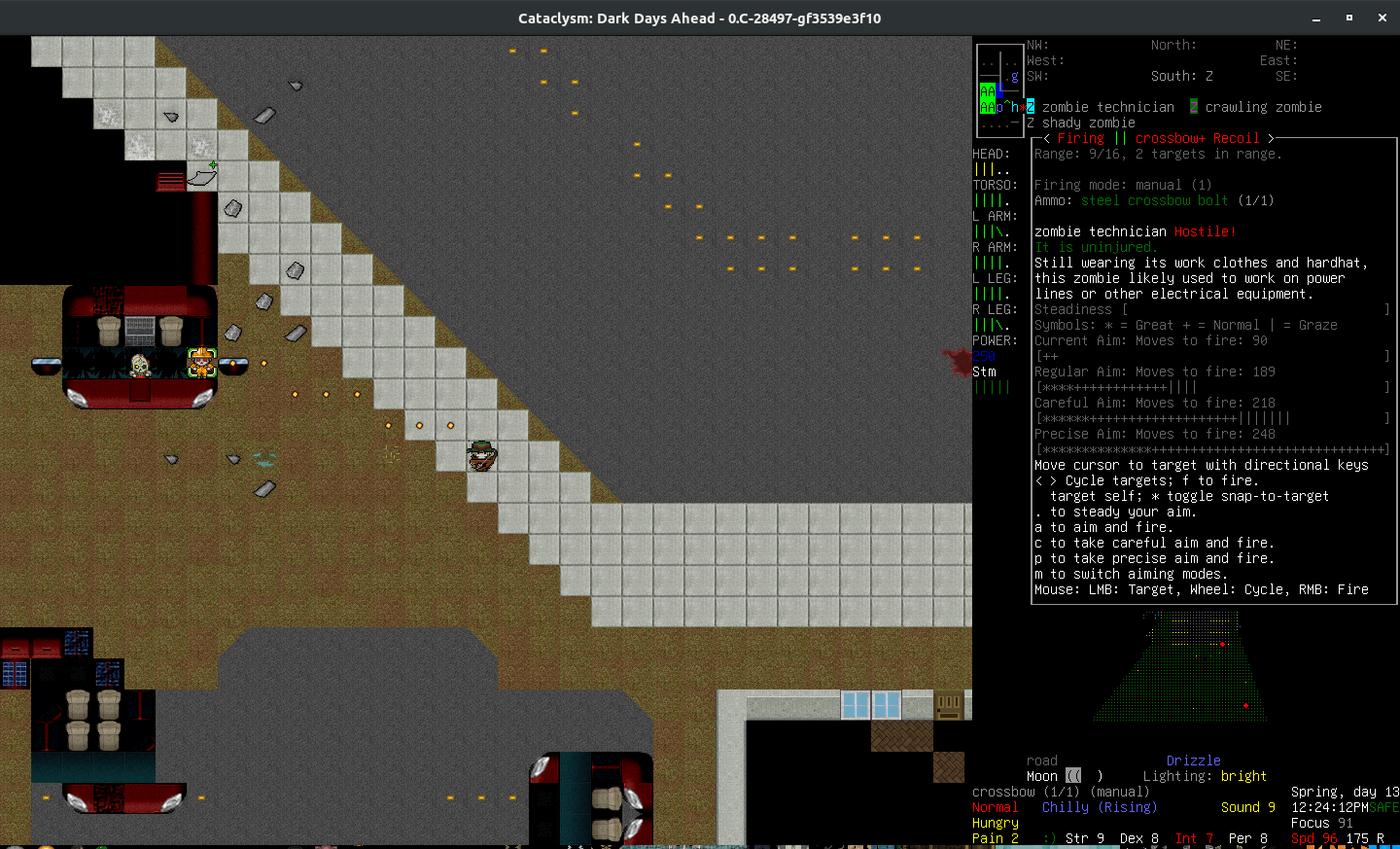Click the red enemy dot on the overmap panel
The height and width of the screenshot is (849, 1400).
(1222, 644)
